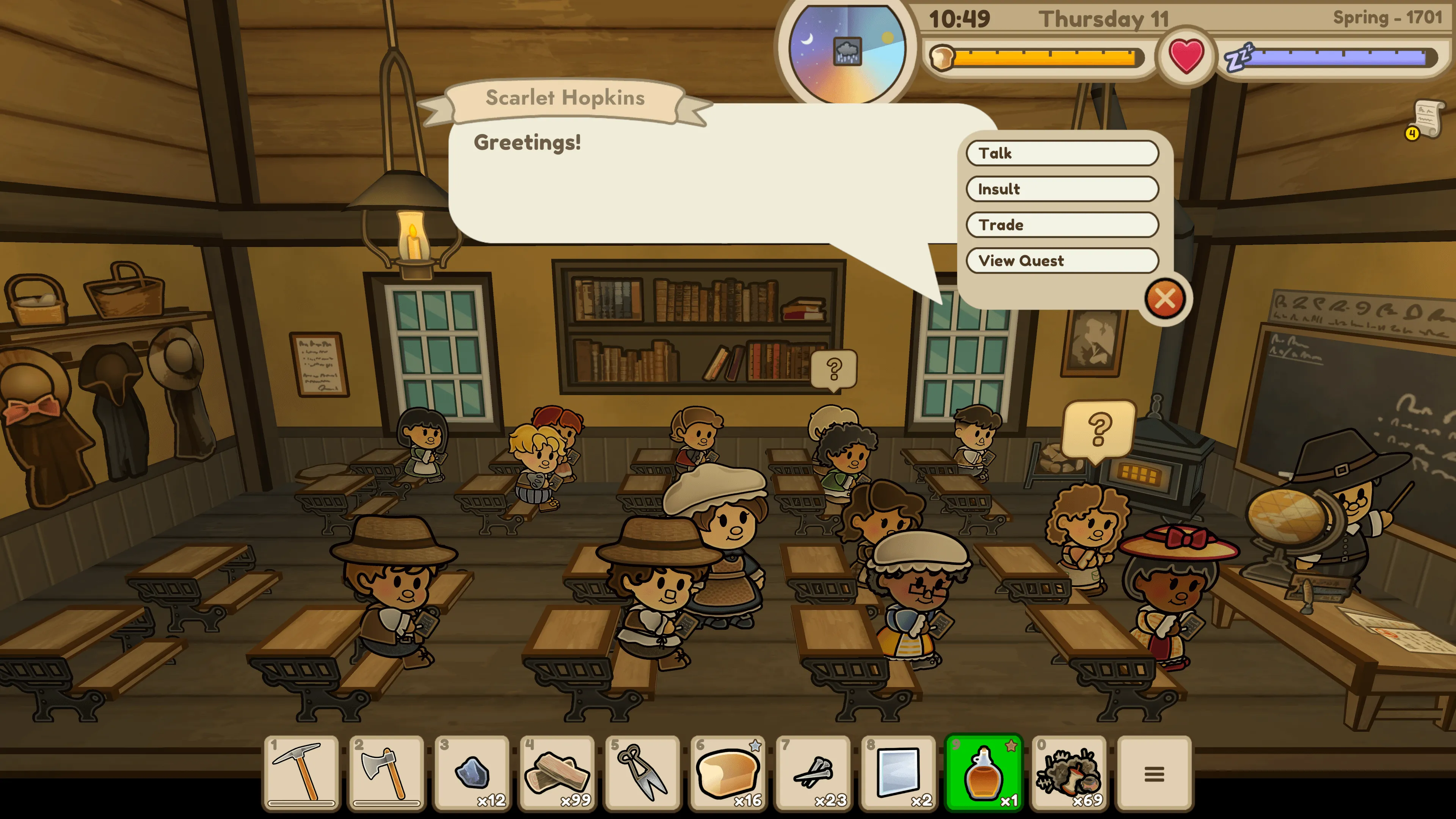Select the pickaxe hotbar slot
This screenshot has height=819, width=1456.
click(x=301, y=773)
